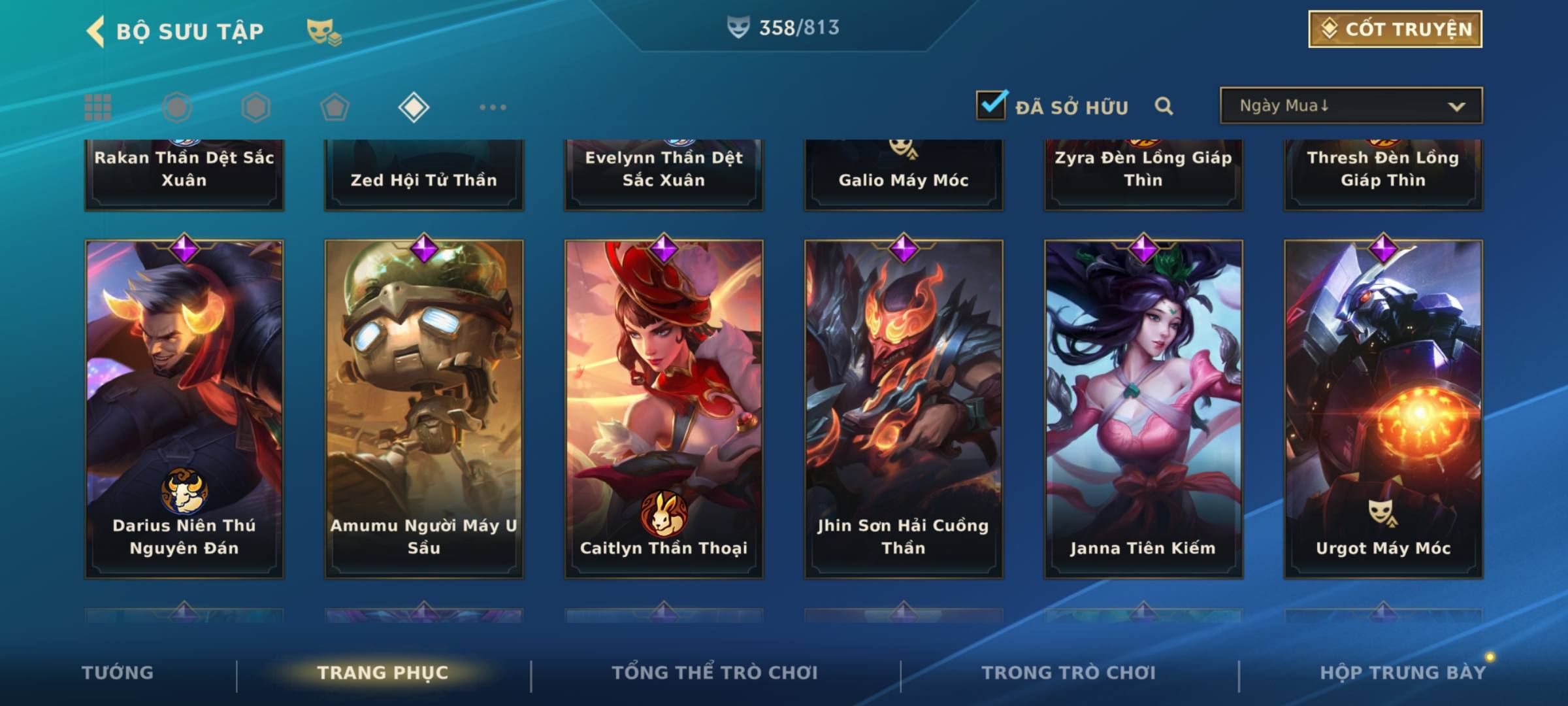The width and height of the screenshot is (1568, 706).
Task: Choose the pentagon rarity filter
Action: click(335, 107)
